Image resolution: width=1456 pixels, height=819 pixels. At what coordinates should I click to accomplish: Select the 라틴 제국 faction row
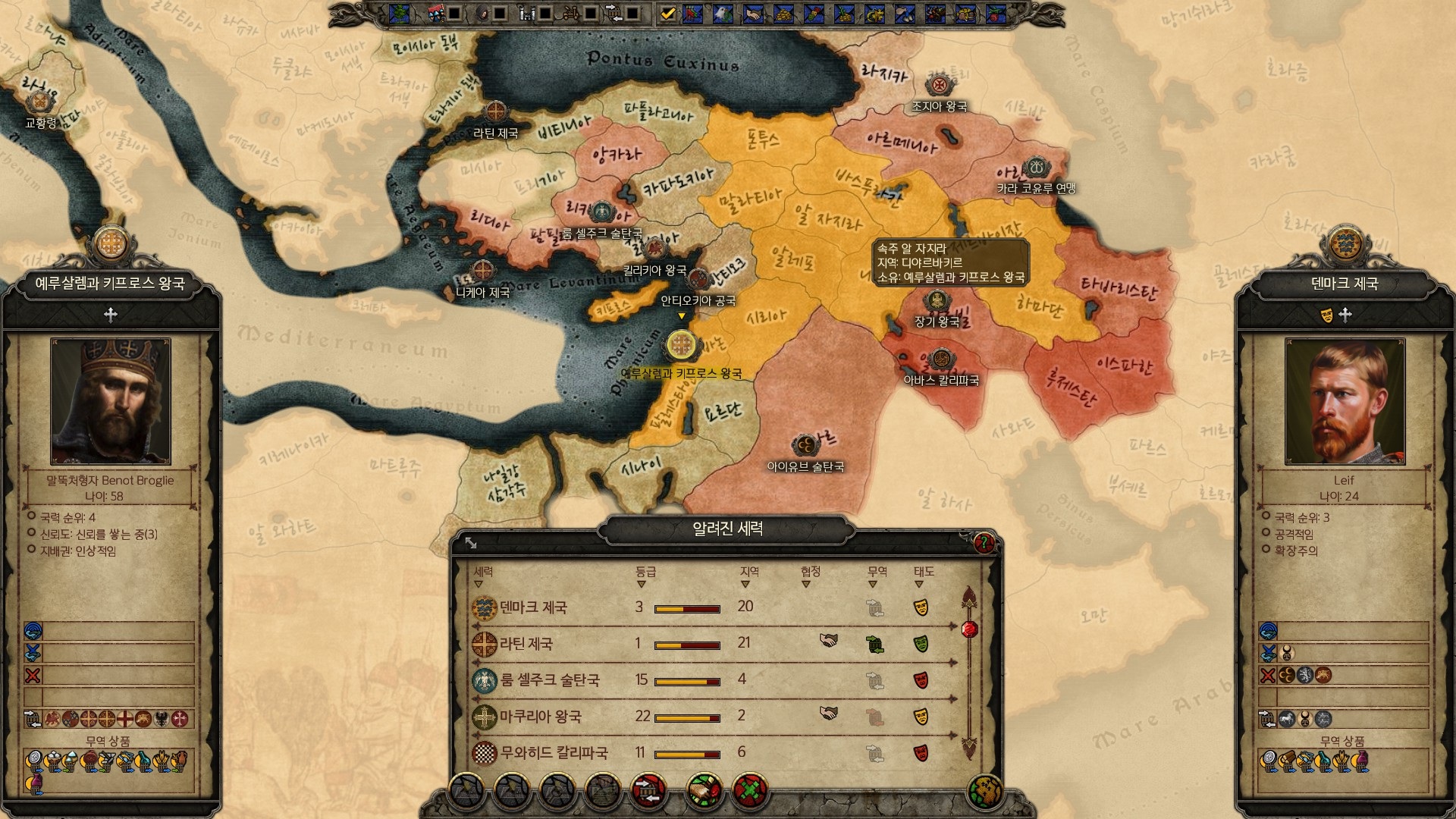pos(526,644)
